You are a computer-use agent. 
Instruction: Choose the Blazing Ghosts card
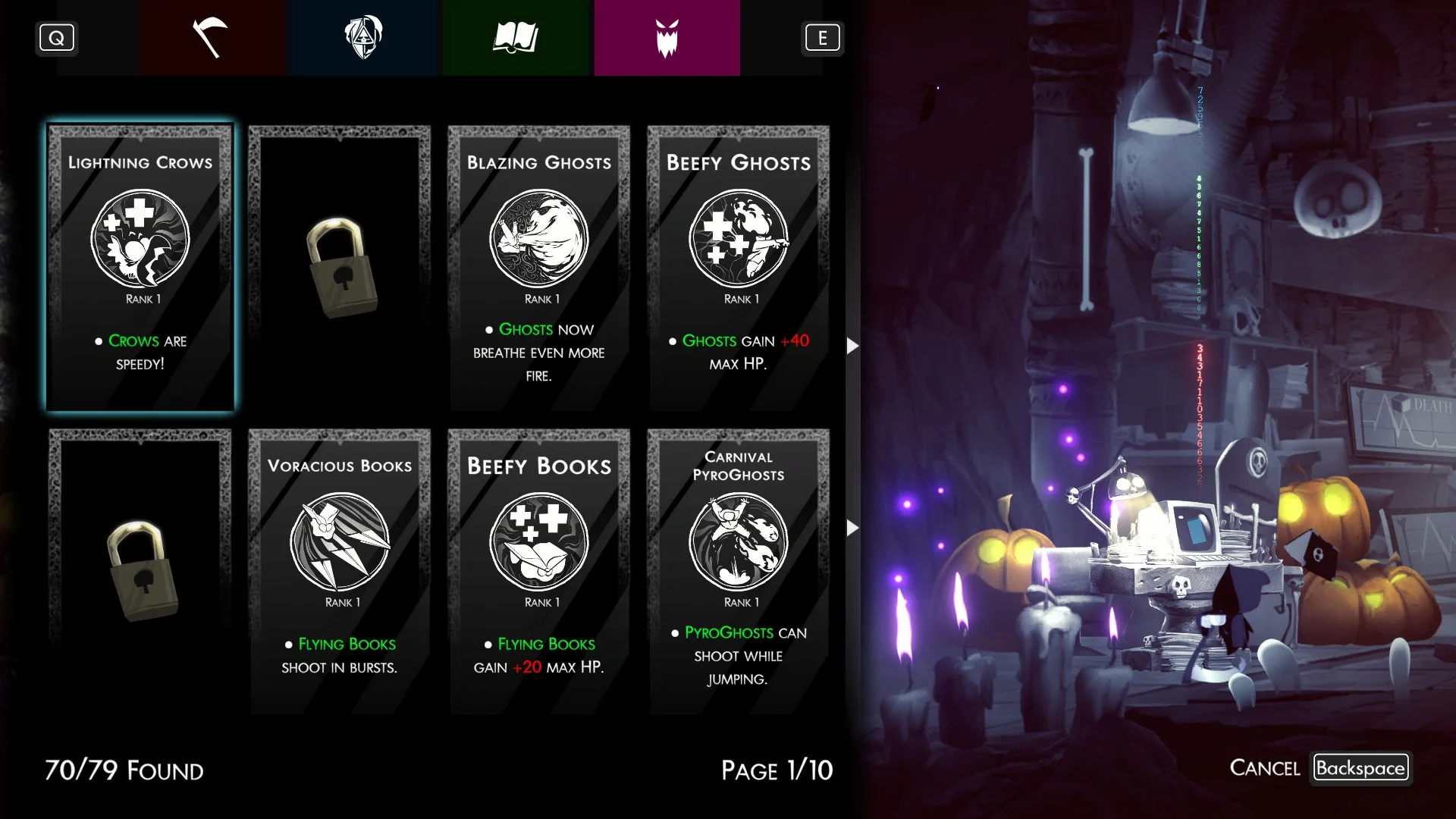[x=538, y=267]
